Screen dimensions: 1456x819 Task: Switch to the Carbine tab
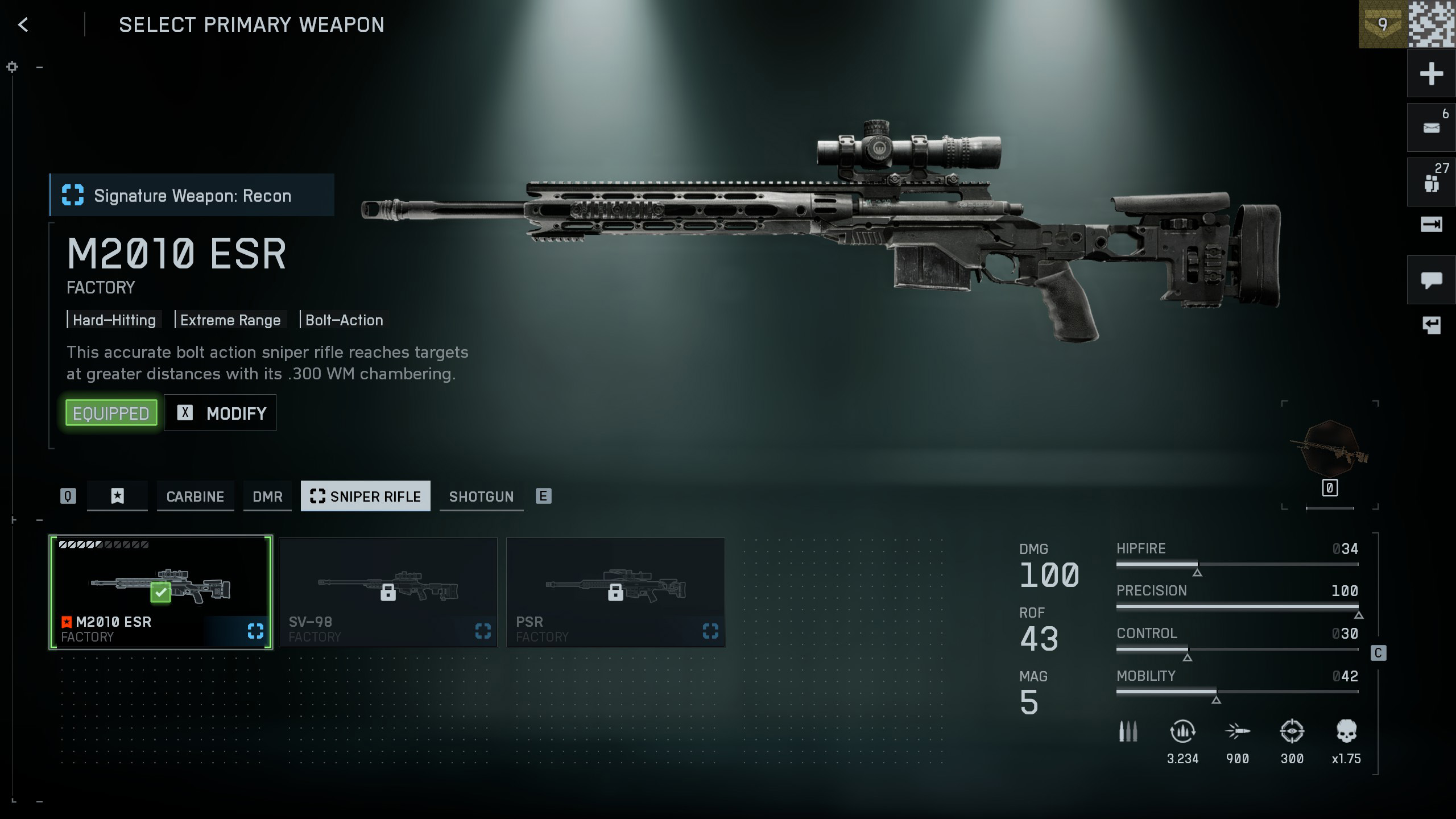(195, 497)
